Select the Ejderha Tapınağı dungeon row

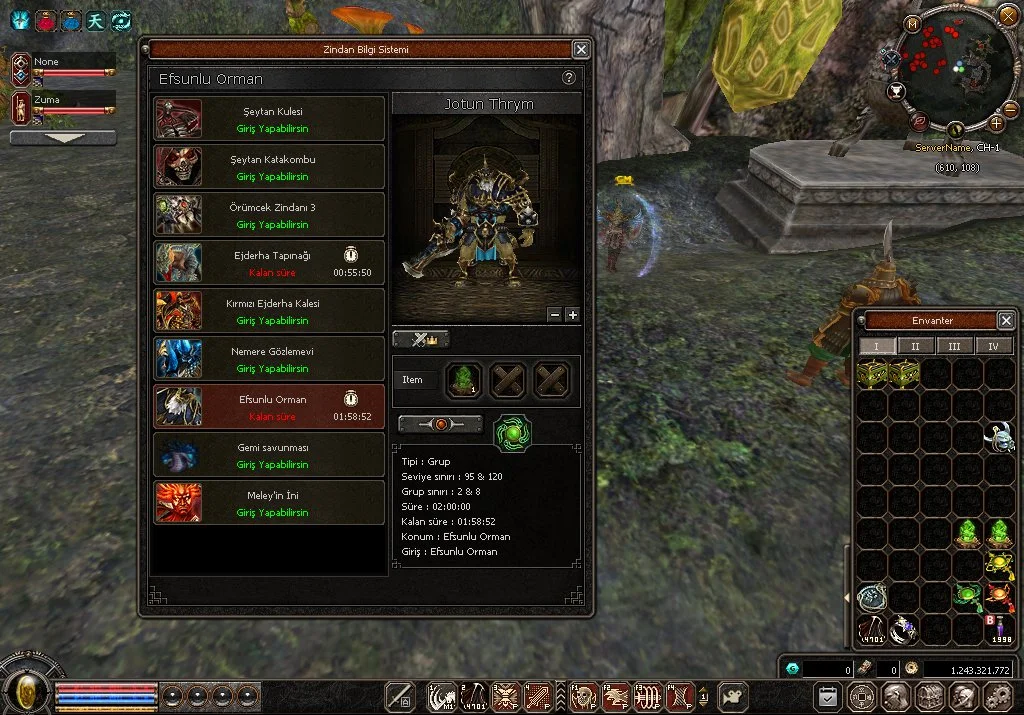[x=269, y=263]
